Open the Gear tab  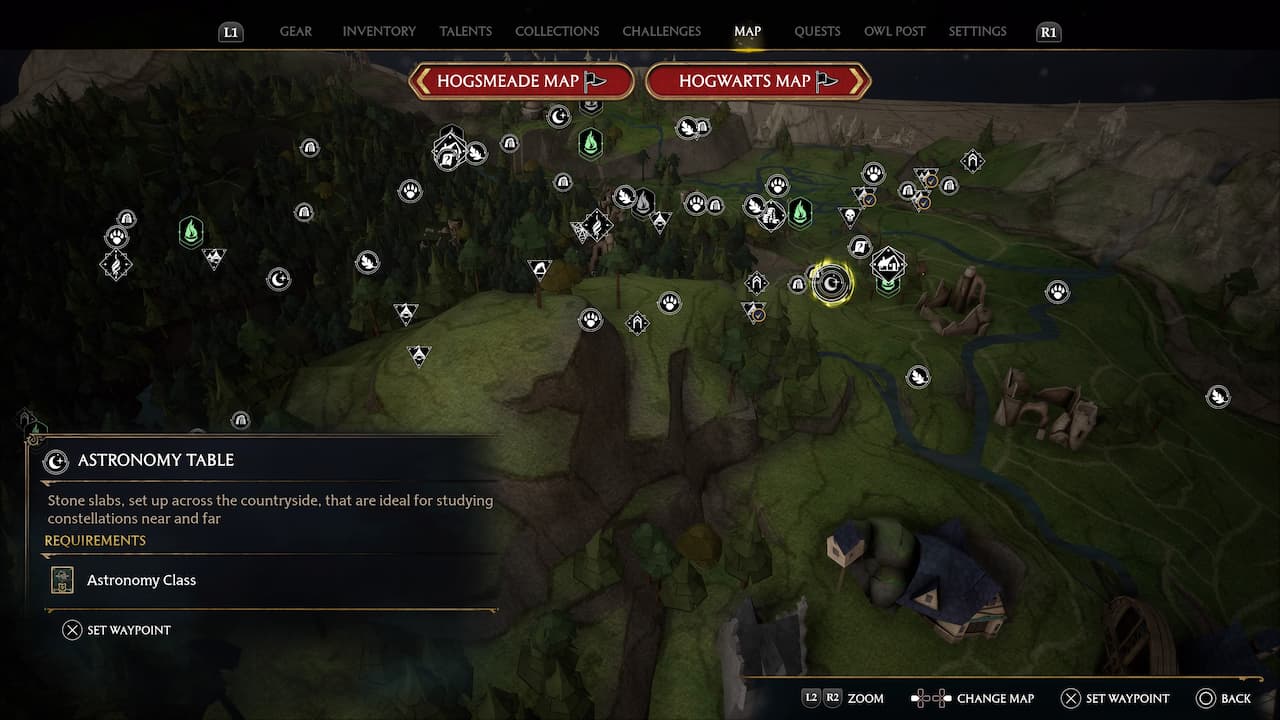295,31
